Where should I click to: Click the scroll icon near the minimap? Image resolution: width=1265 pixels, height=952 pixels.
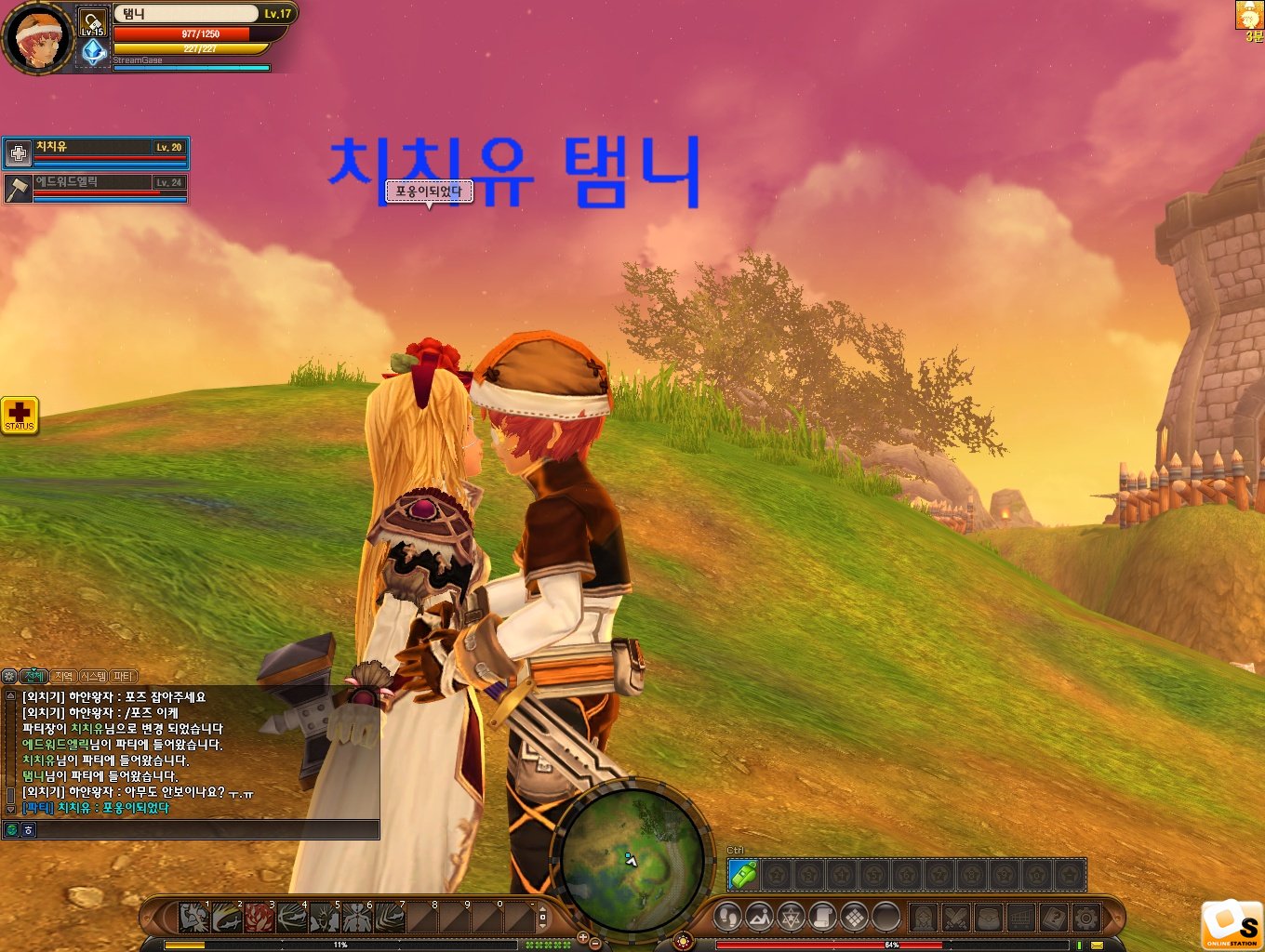tap(823, 918)
